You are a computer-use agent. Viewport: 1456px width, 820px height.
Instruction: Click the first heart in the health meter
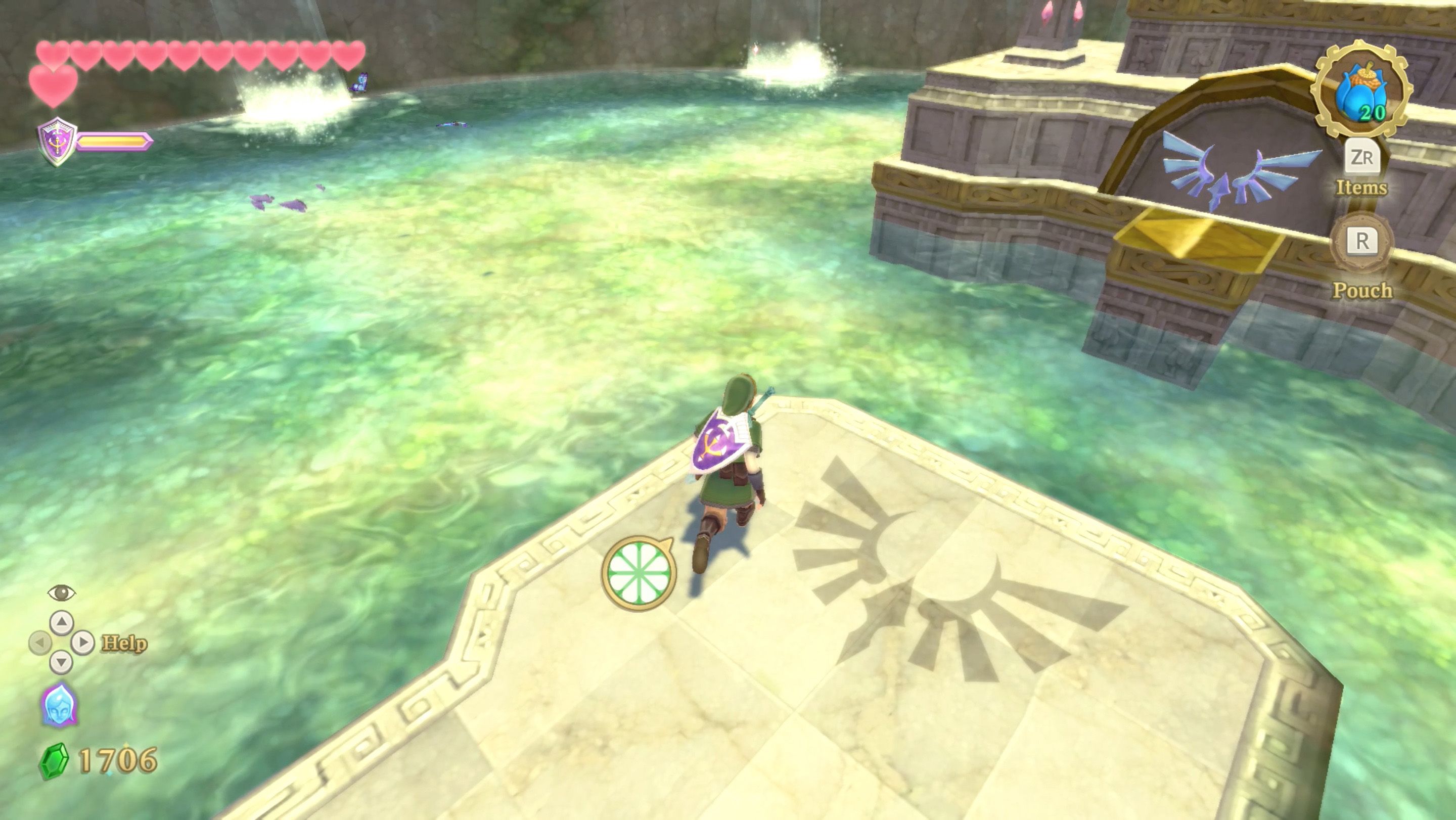52,54
